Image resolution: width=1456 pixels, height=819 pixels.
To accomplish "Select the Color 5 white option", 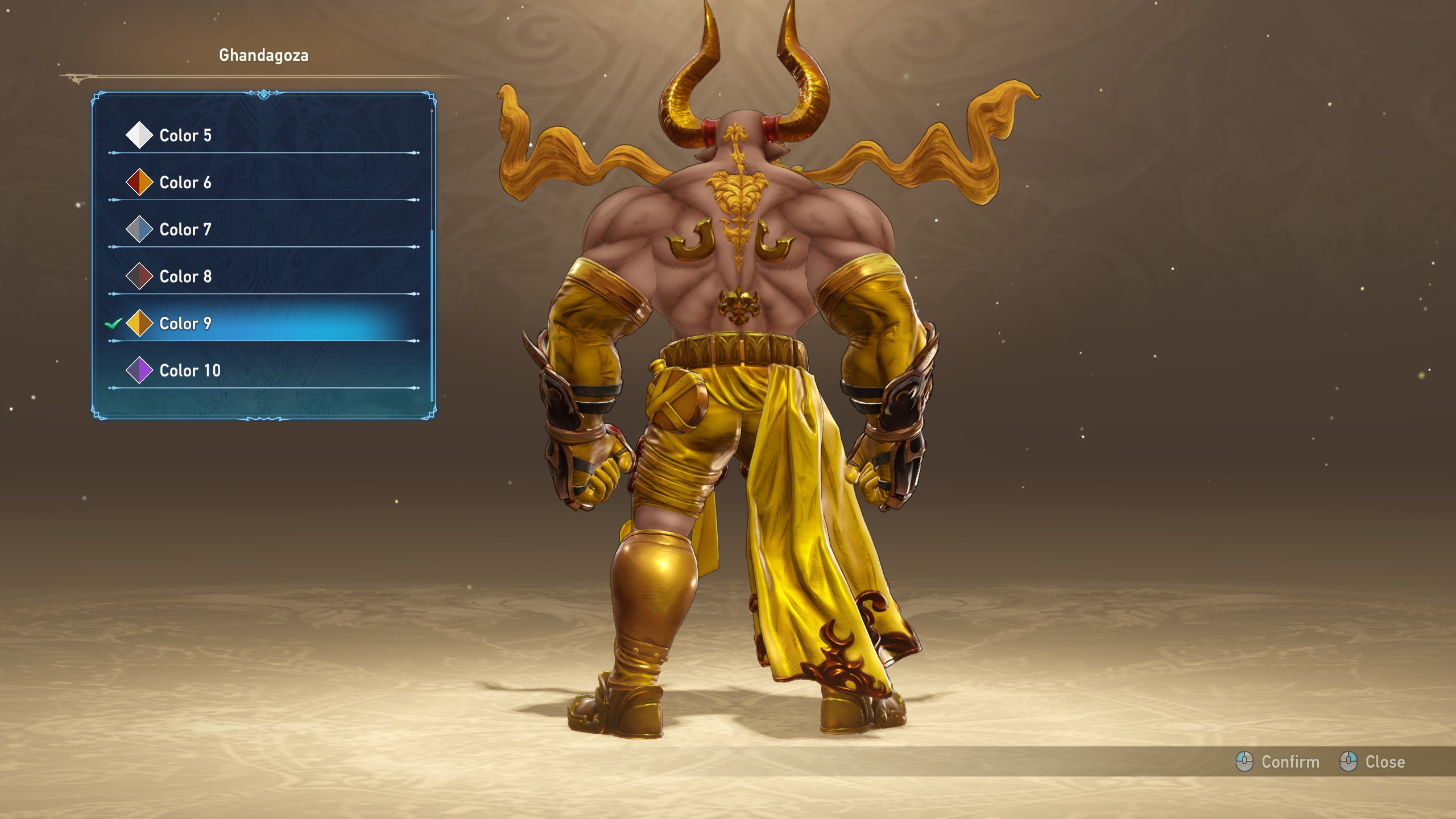I will [x=185, y=135].
